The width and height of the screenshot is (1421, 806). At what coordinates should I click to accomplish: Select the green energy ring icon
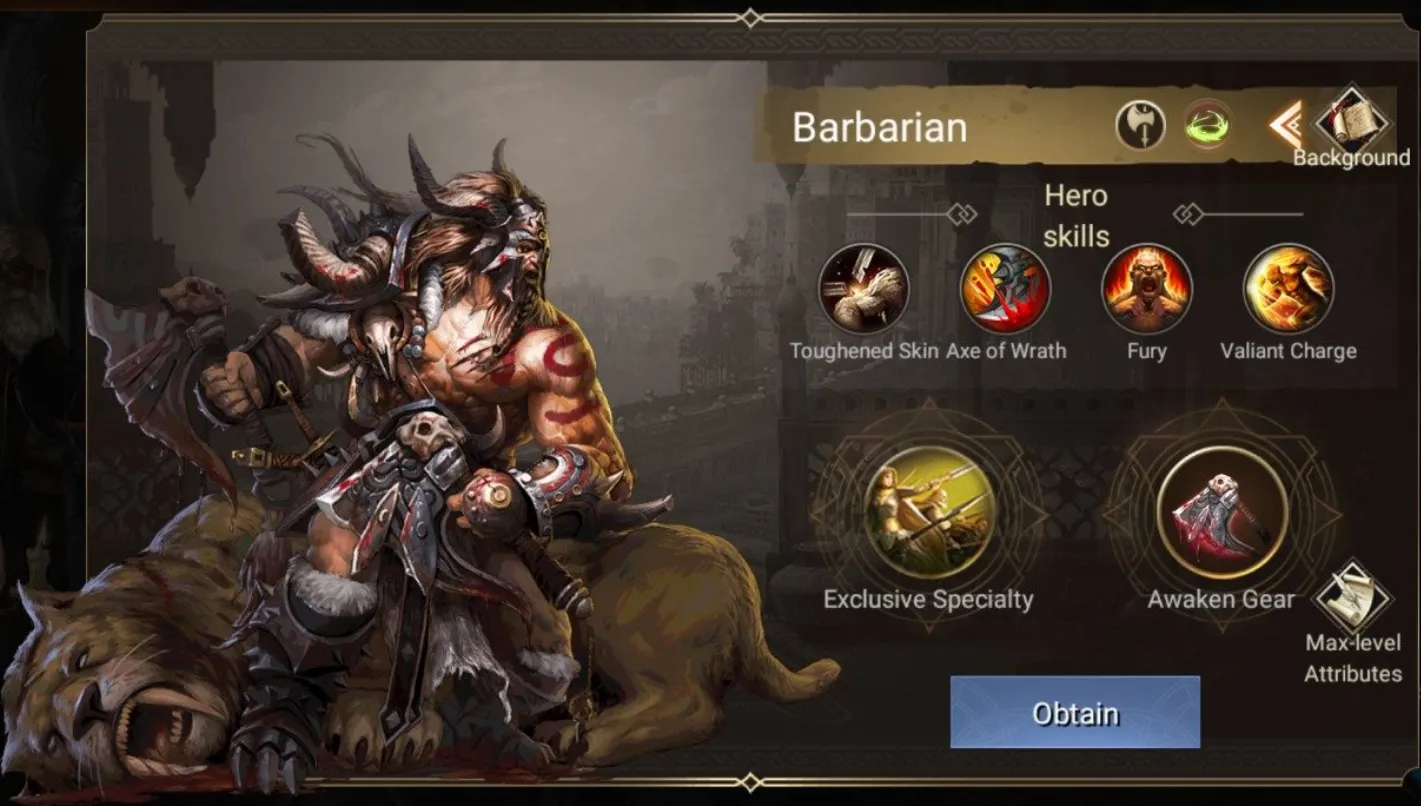pyautogui.click(x=1205, y=124)
